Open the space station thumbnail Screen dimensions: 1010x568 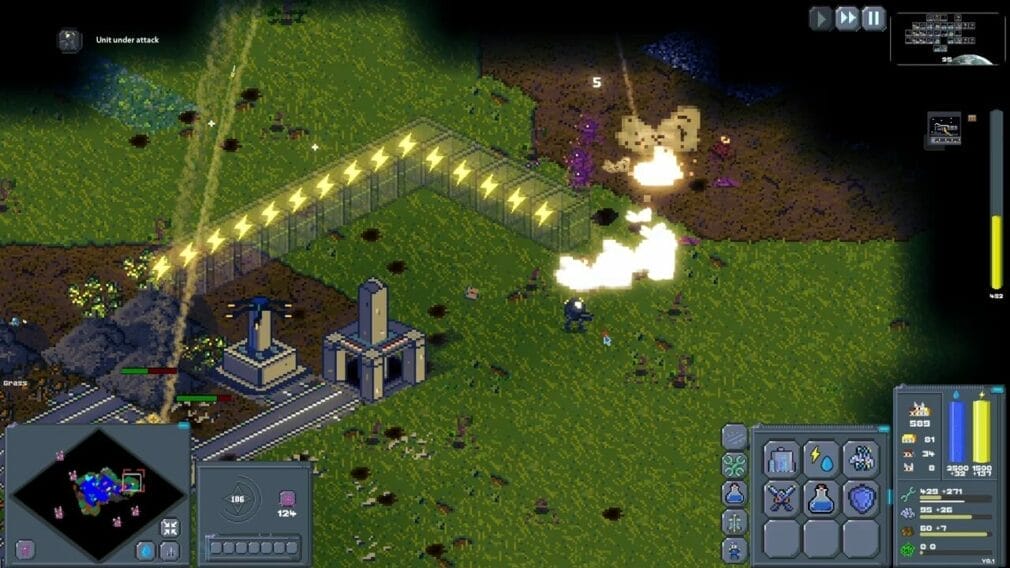944,128
